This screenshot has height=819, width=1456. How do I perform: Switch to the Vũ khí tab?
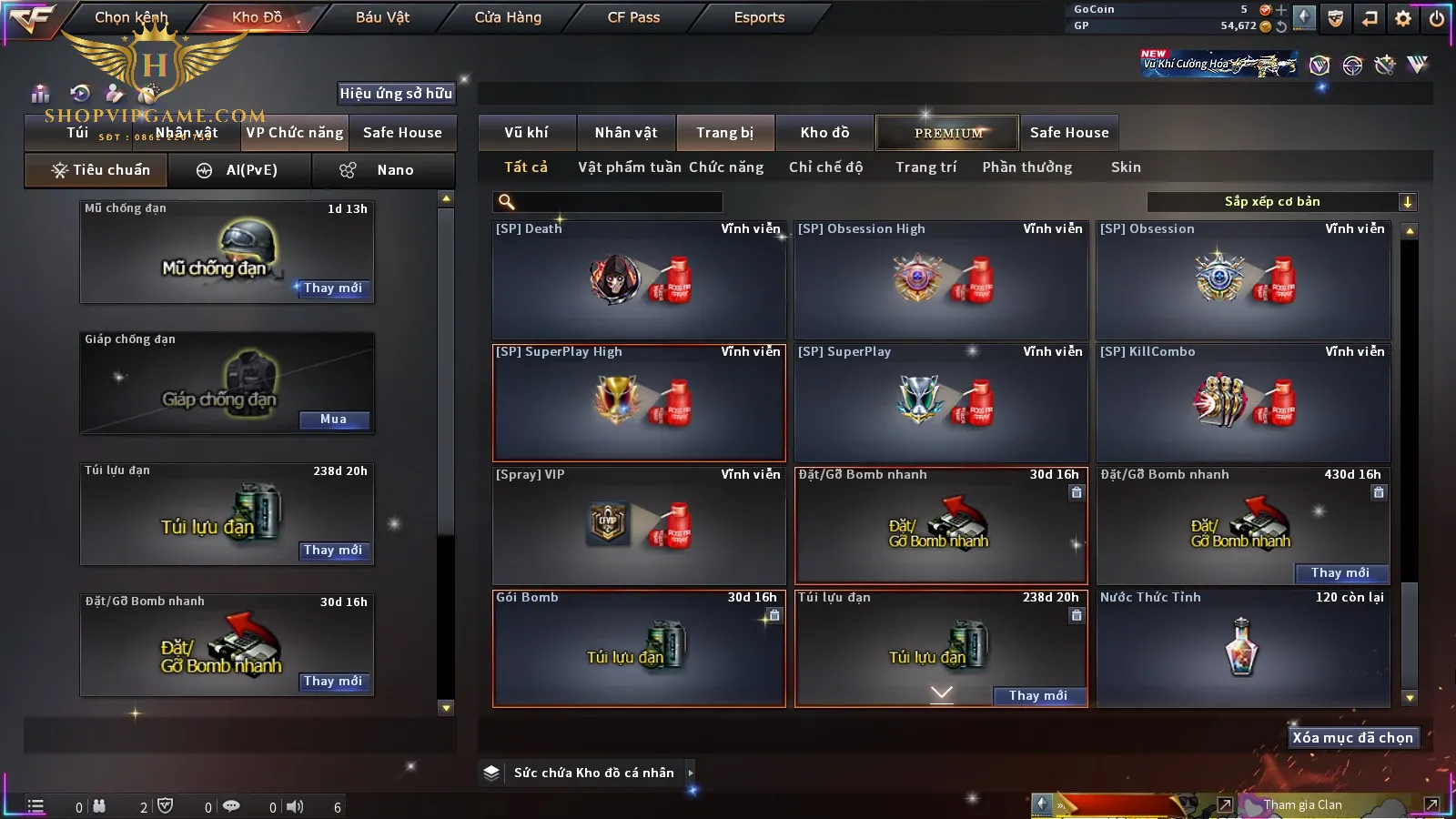pyautogui.click(x=526, y=133)
